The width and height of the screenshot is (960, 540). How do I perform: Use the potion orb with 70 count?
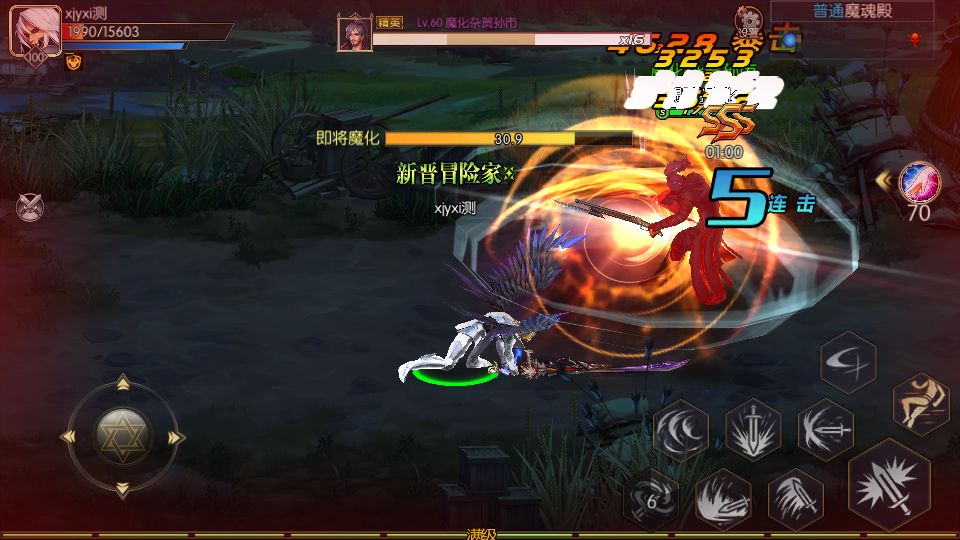pos(917,183)
